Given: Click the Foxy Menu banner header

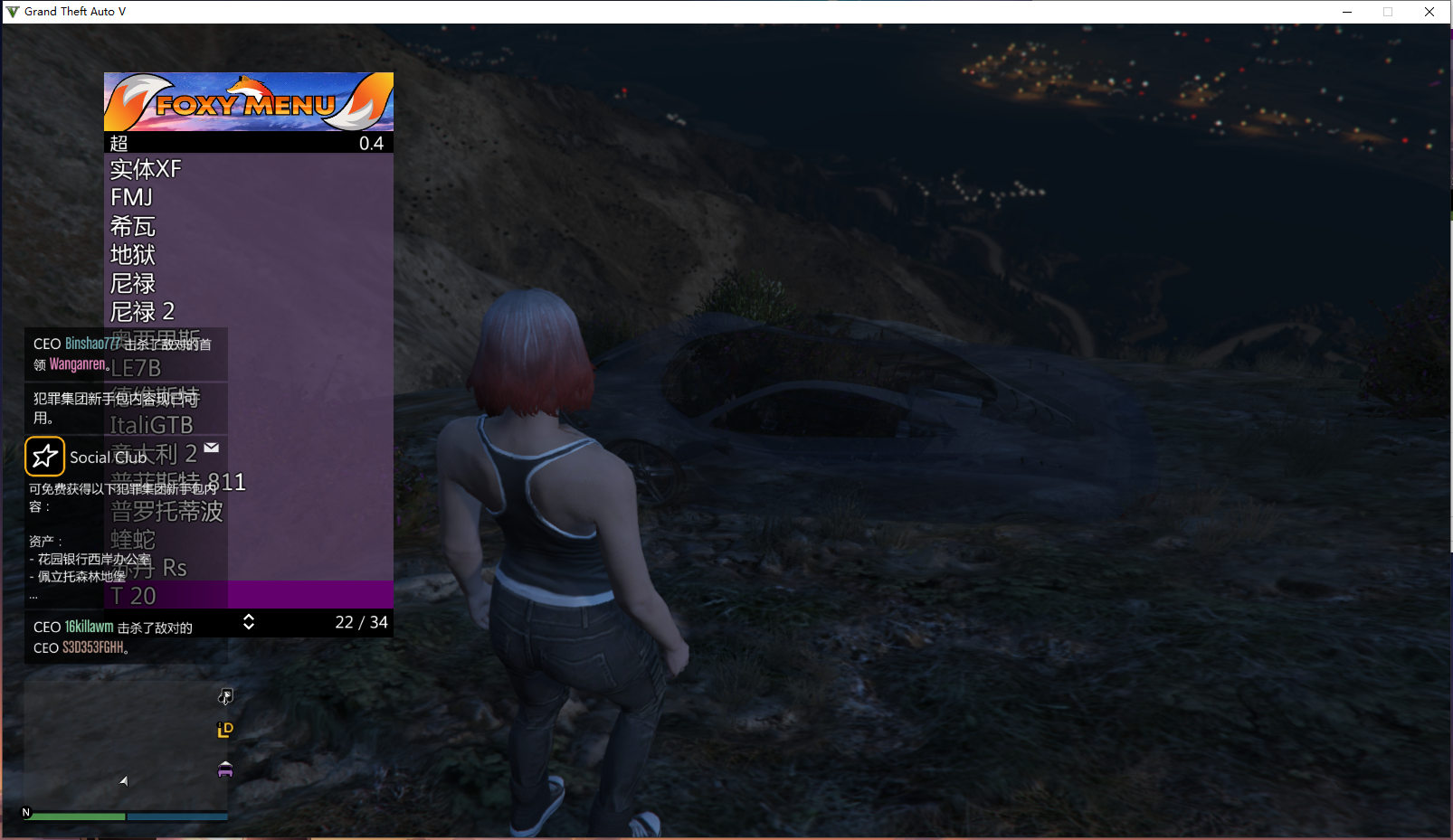Looking at the screenshot, I should [249, 101].
